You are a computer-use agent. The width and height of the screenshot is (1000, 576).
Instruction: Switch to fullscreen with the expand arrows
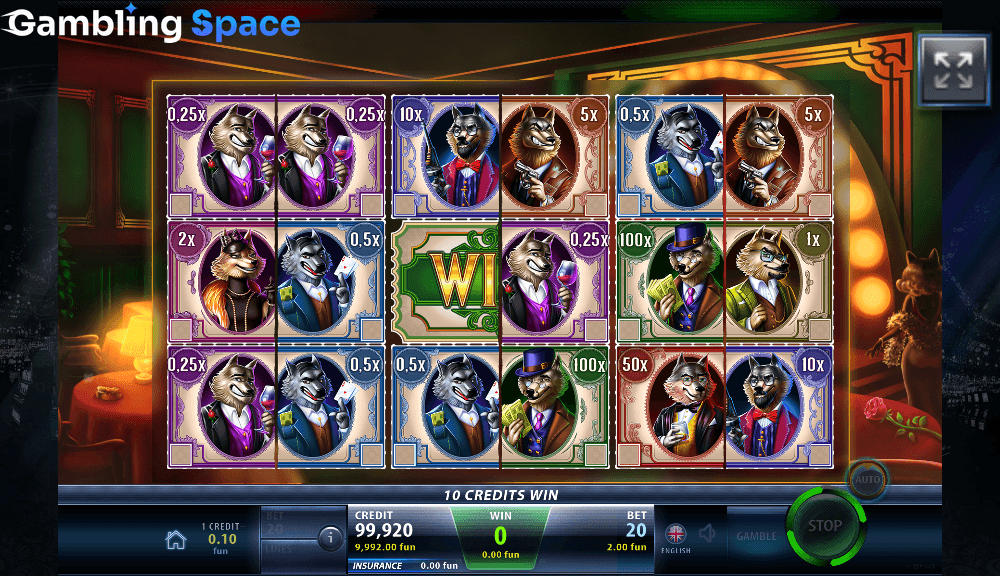tap(952, 70)
